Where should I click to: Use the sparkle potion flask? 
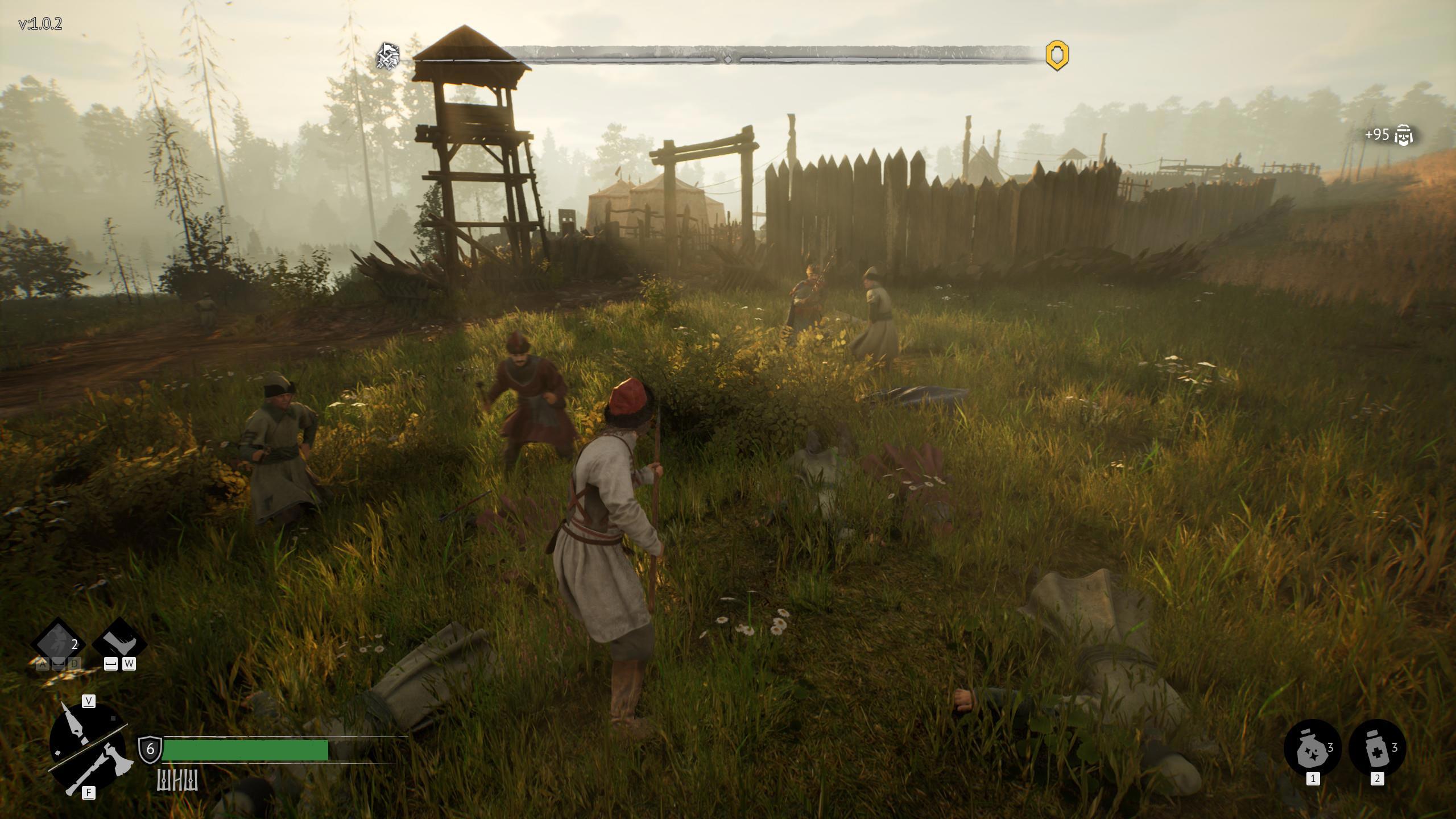[1312, 747]
